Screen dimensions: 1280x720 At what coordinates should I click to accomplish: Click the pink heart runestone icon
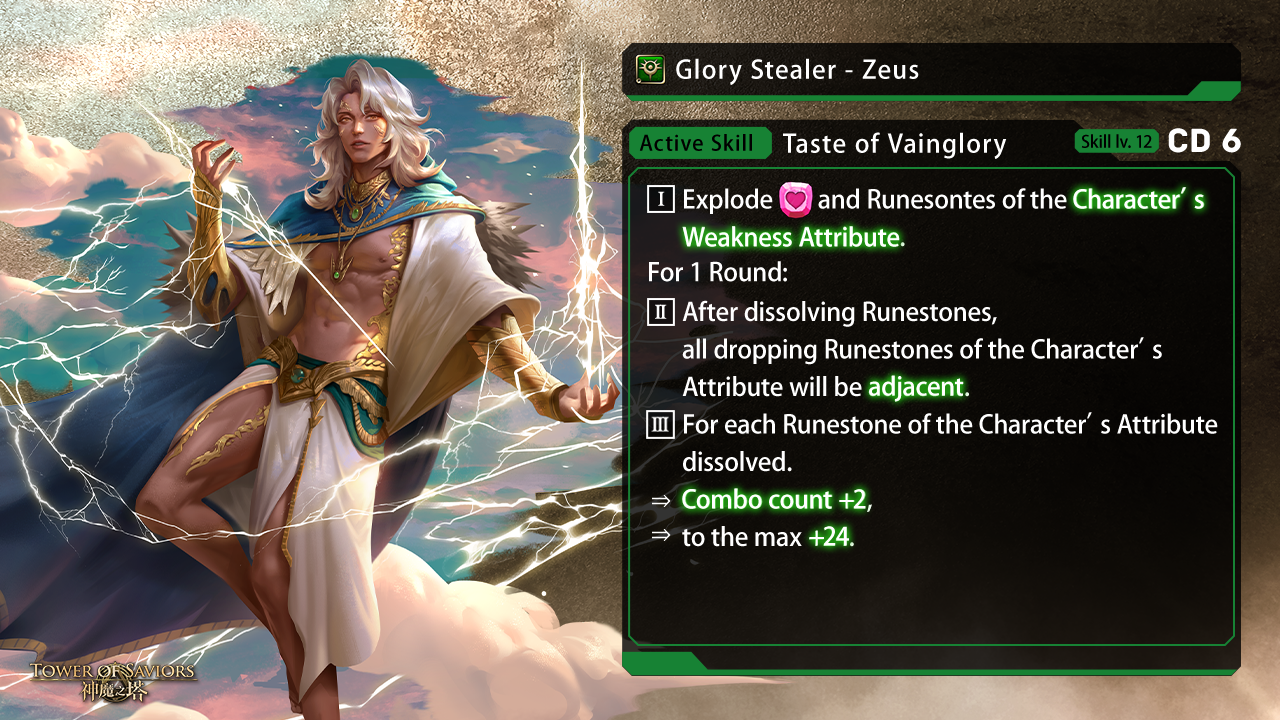(795, 199)
